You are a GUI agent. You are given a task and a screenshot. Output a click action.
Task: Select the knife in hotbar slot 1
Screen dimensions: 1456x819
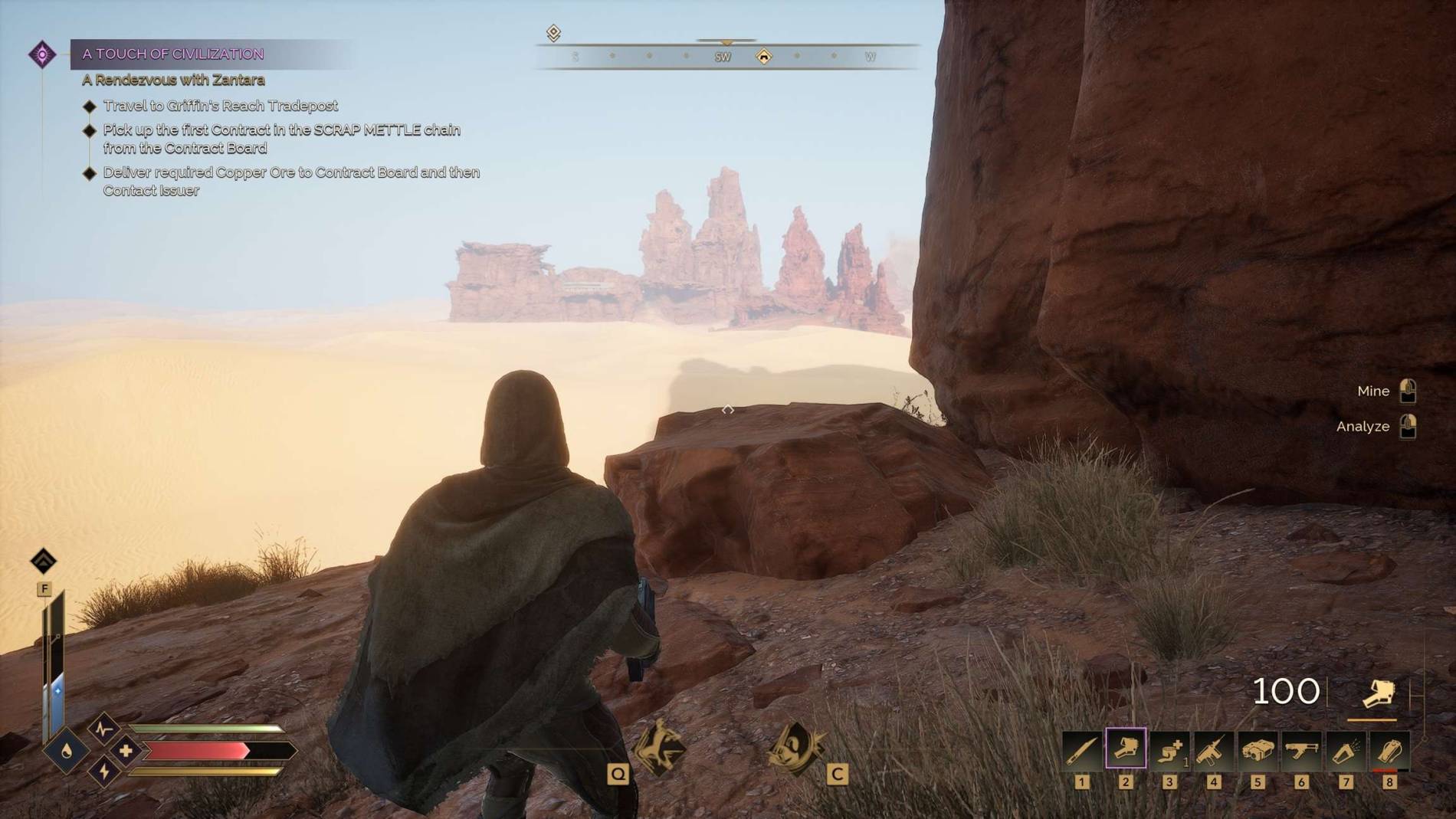(1082, 749)
